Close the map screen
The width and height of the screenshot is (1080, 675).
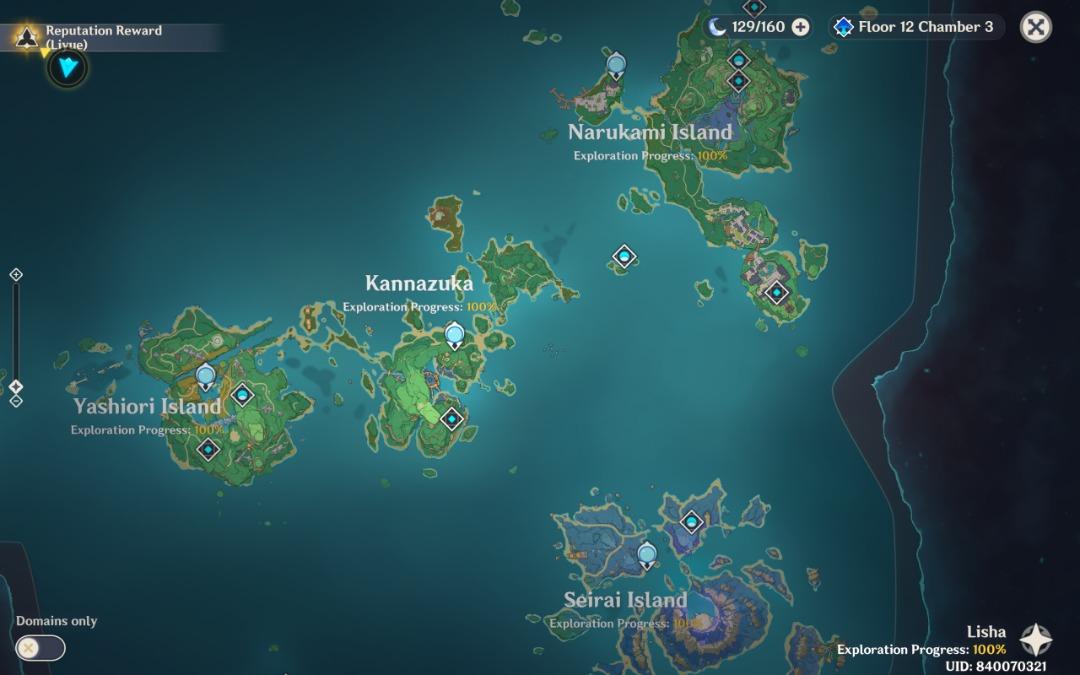[1035, 27]
